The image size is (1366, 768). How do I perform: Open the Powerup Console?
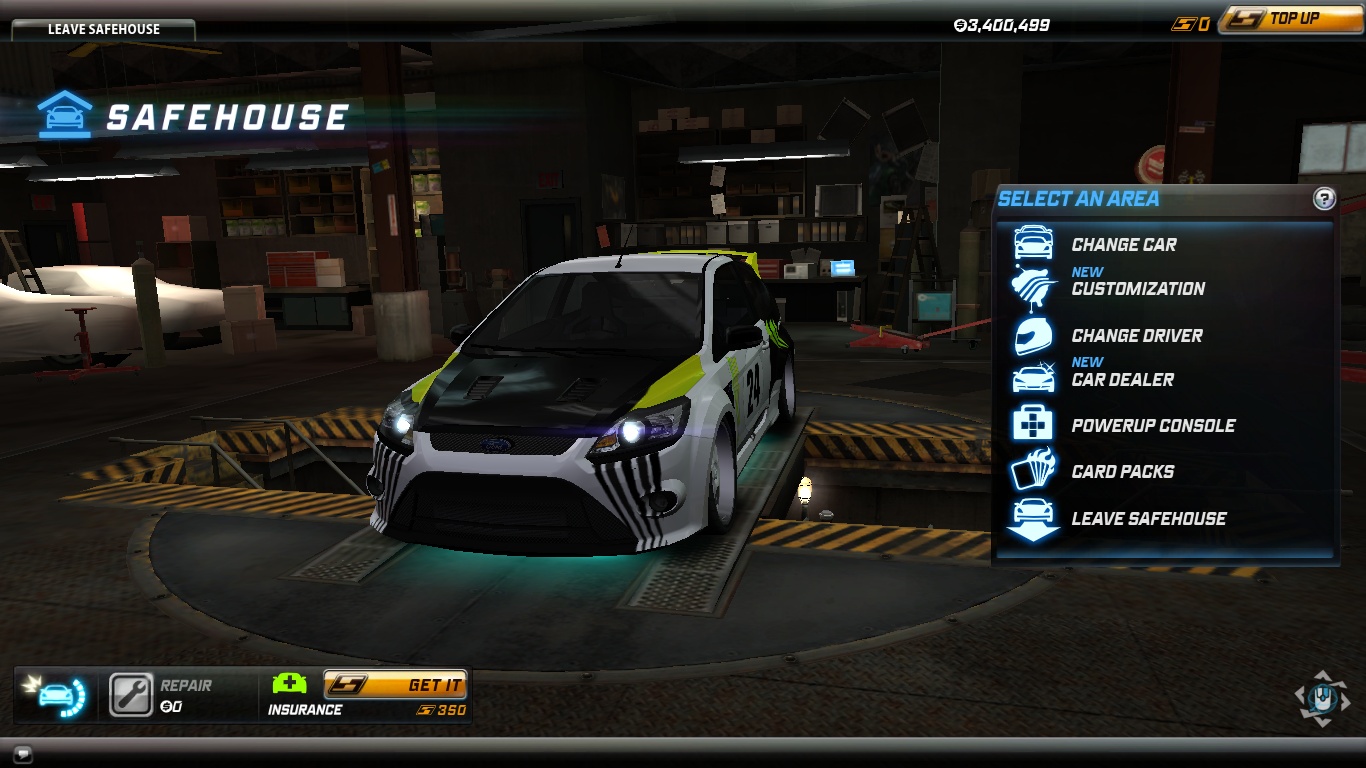[1152, 425]
